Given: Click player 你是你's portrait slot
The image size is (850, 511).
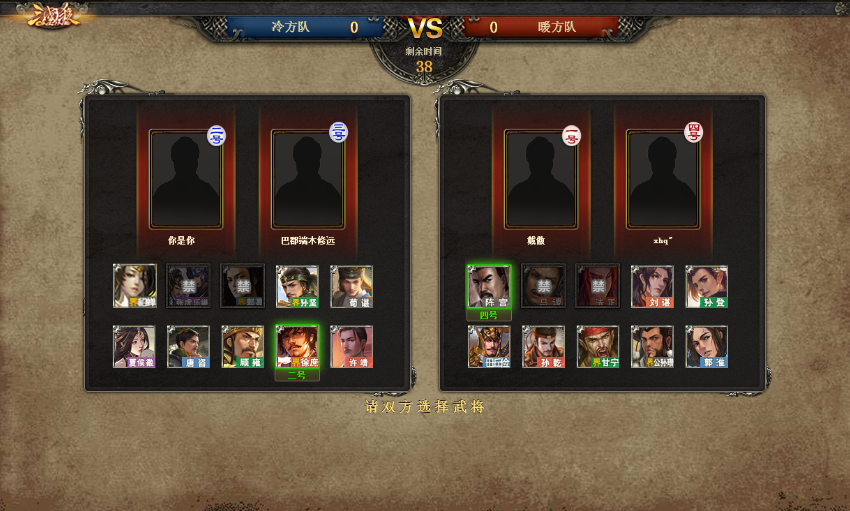Looking at the screenshot, I should tap(186, 179).
